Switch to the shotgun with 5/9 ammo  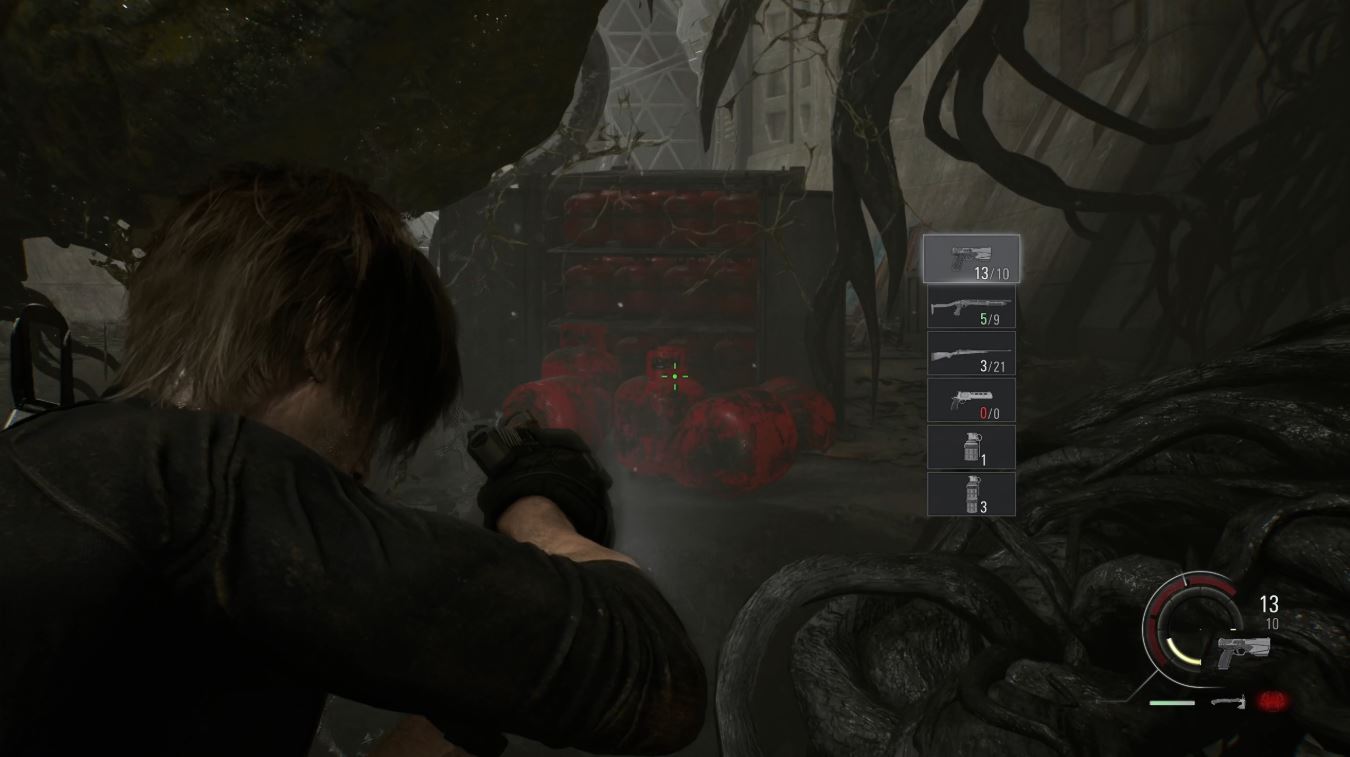971,306
